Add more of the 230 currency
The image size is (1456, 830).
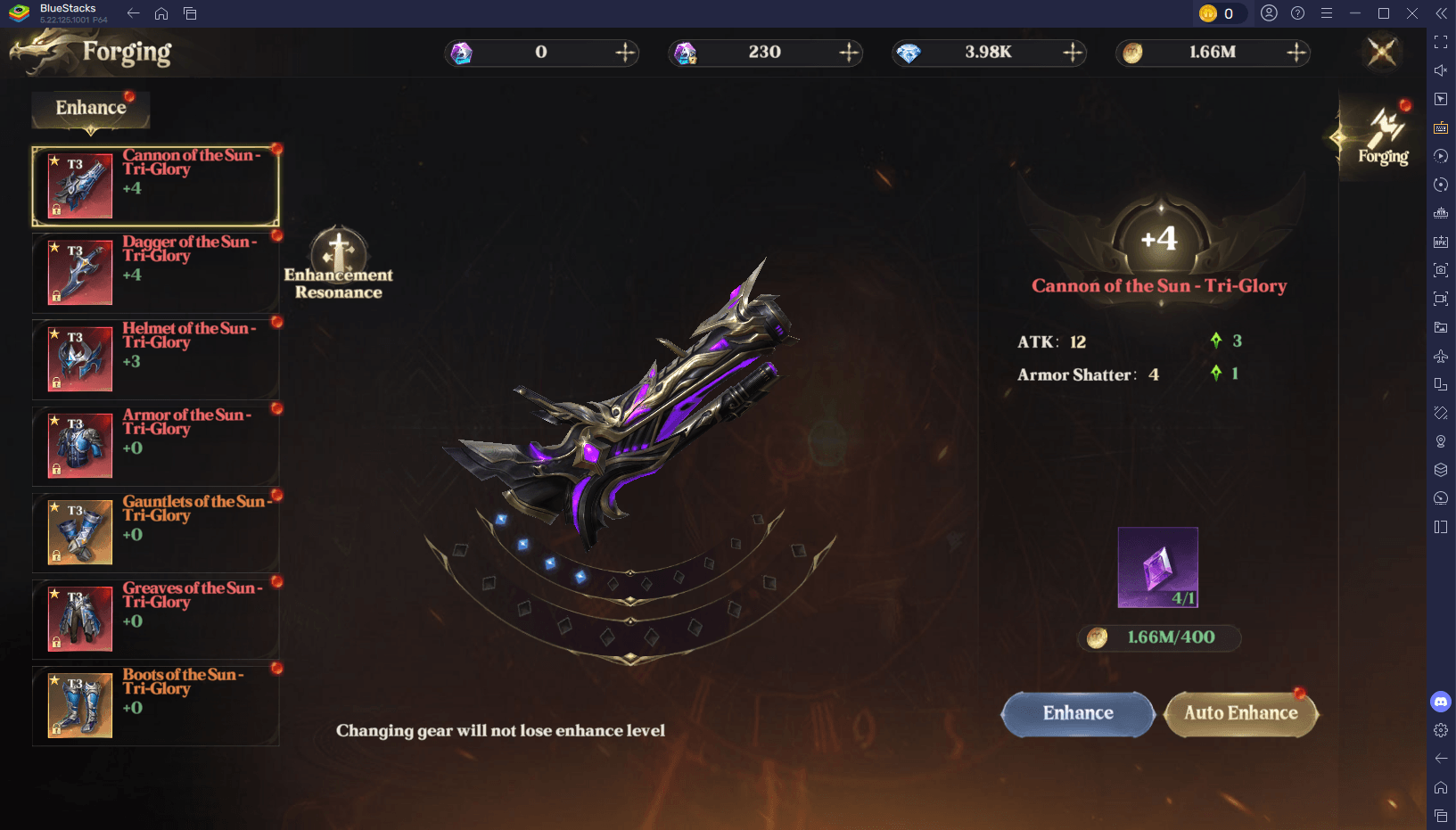pyautogui.click(x=849, y=53)
